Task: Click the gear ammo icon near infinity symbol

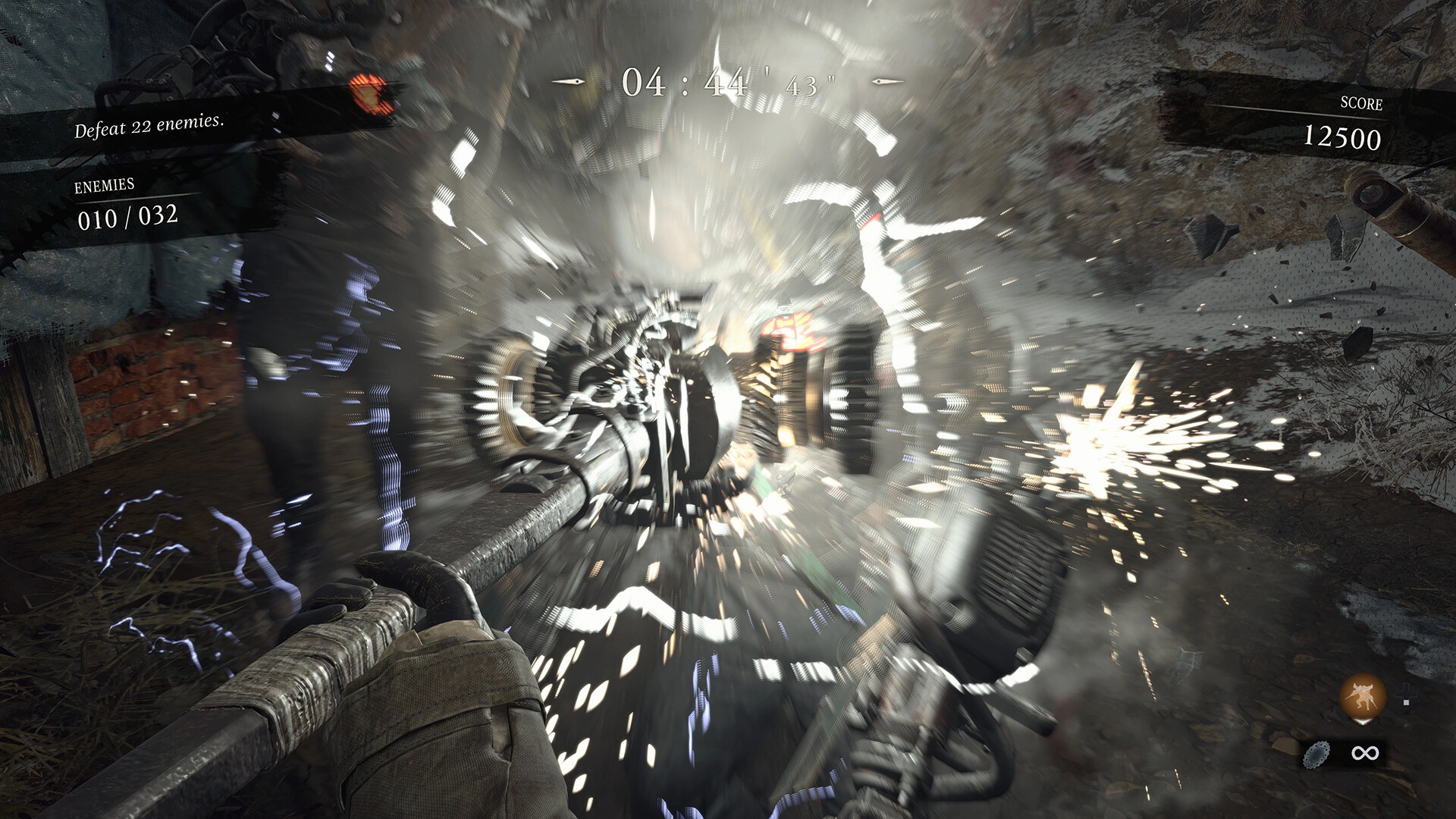Action: pyautogui.click(x=1316, y=755)
